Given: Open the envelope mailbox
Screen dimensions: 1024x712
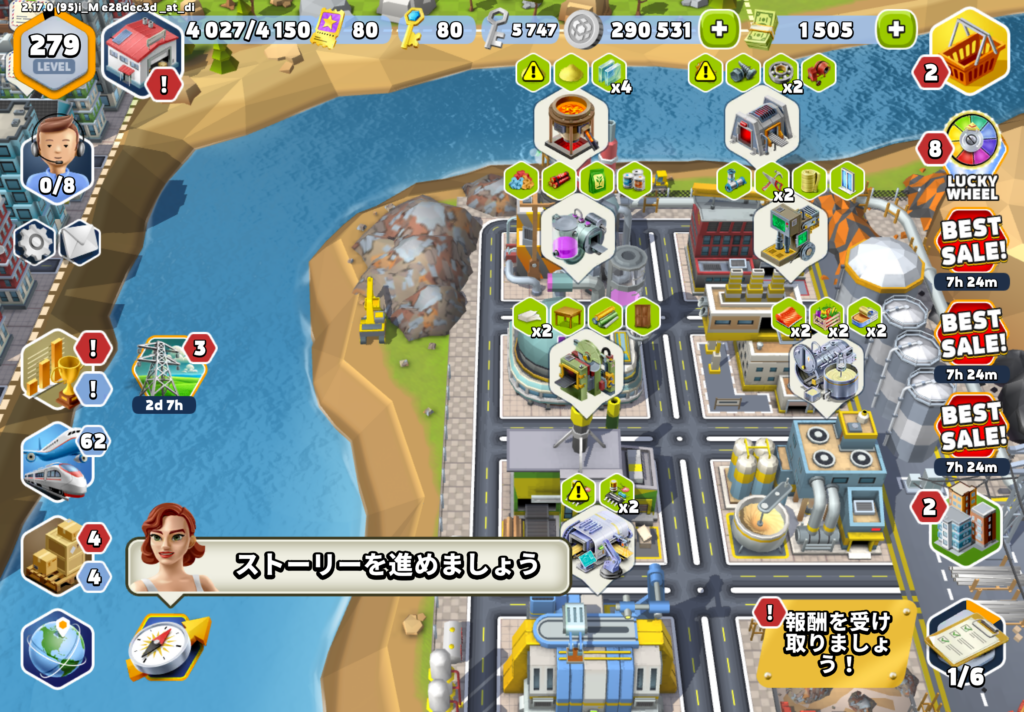Looking at the screenshot, I should point(79,241).
